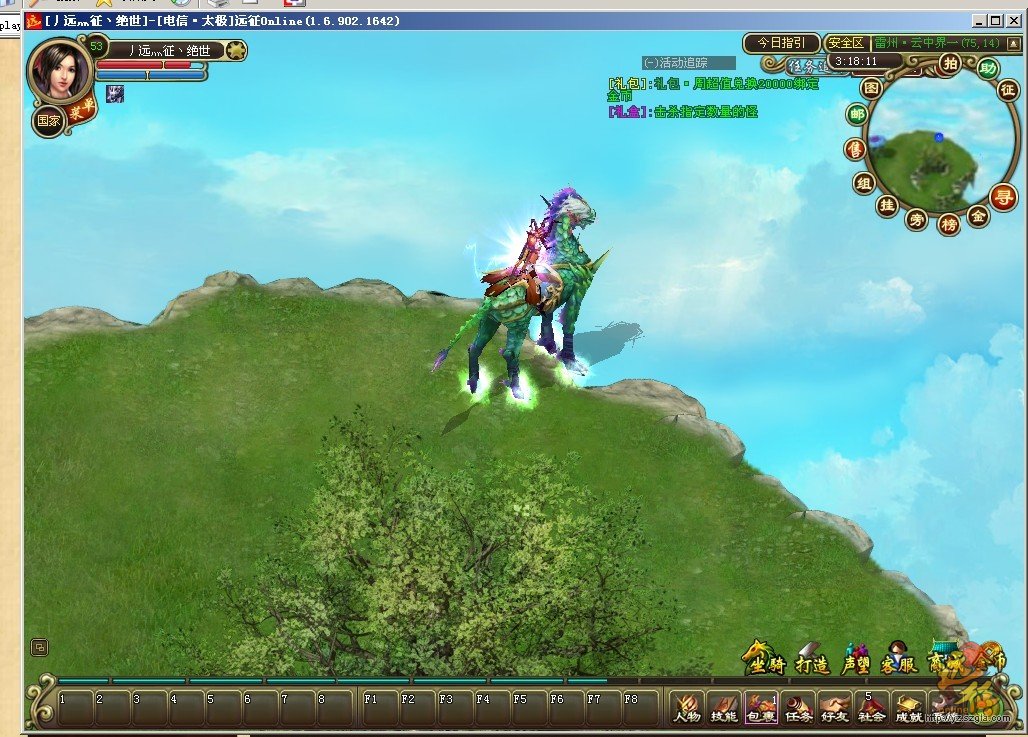The width and height of the screenshot is (1028, 737).
Task: Open the 包裹 inventory bag
Action: [x=761, y=708]
